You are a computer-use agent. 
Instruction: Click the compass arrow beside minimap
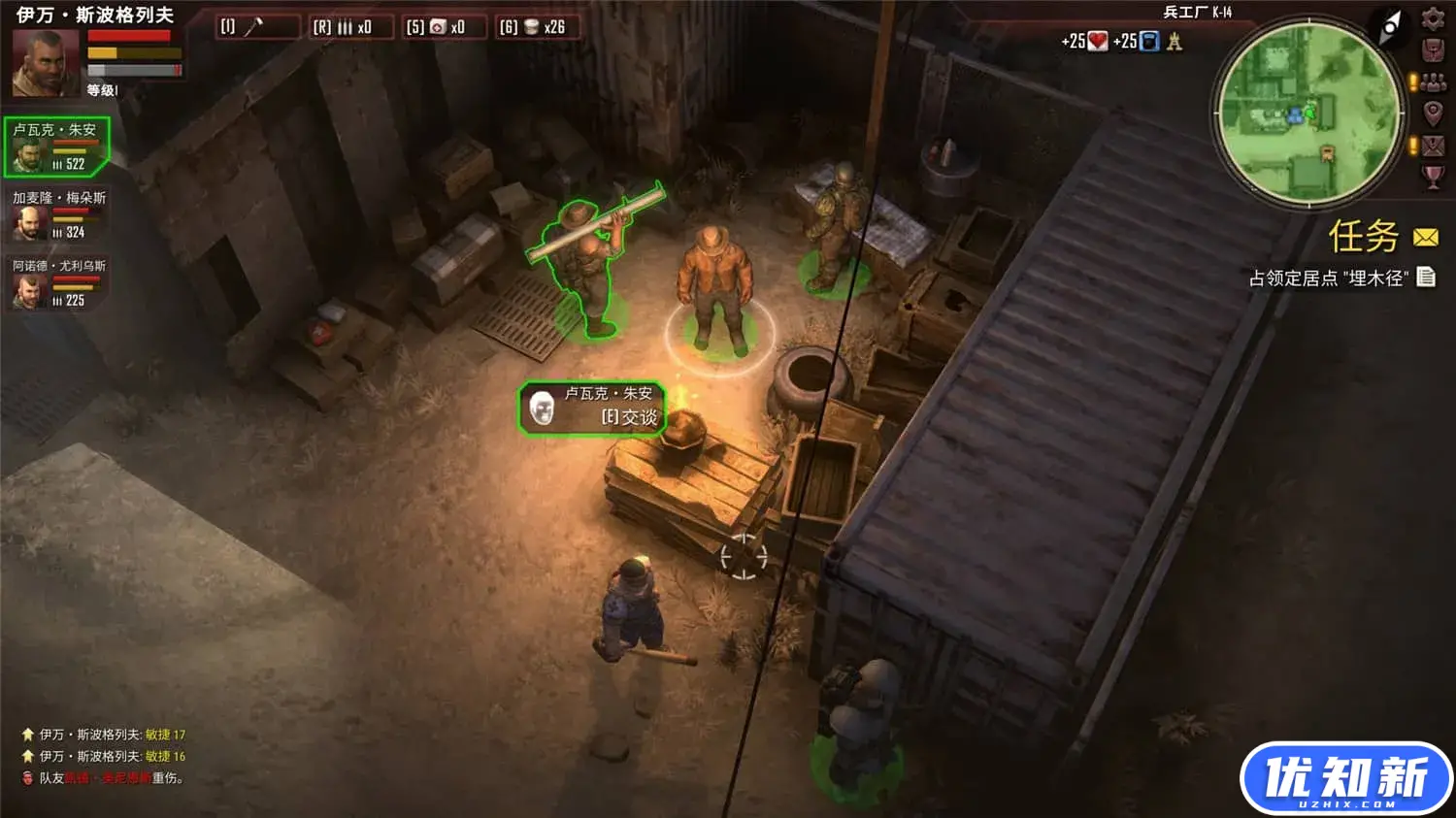coord(1390,26)
